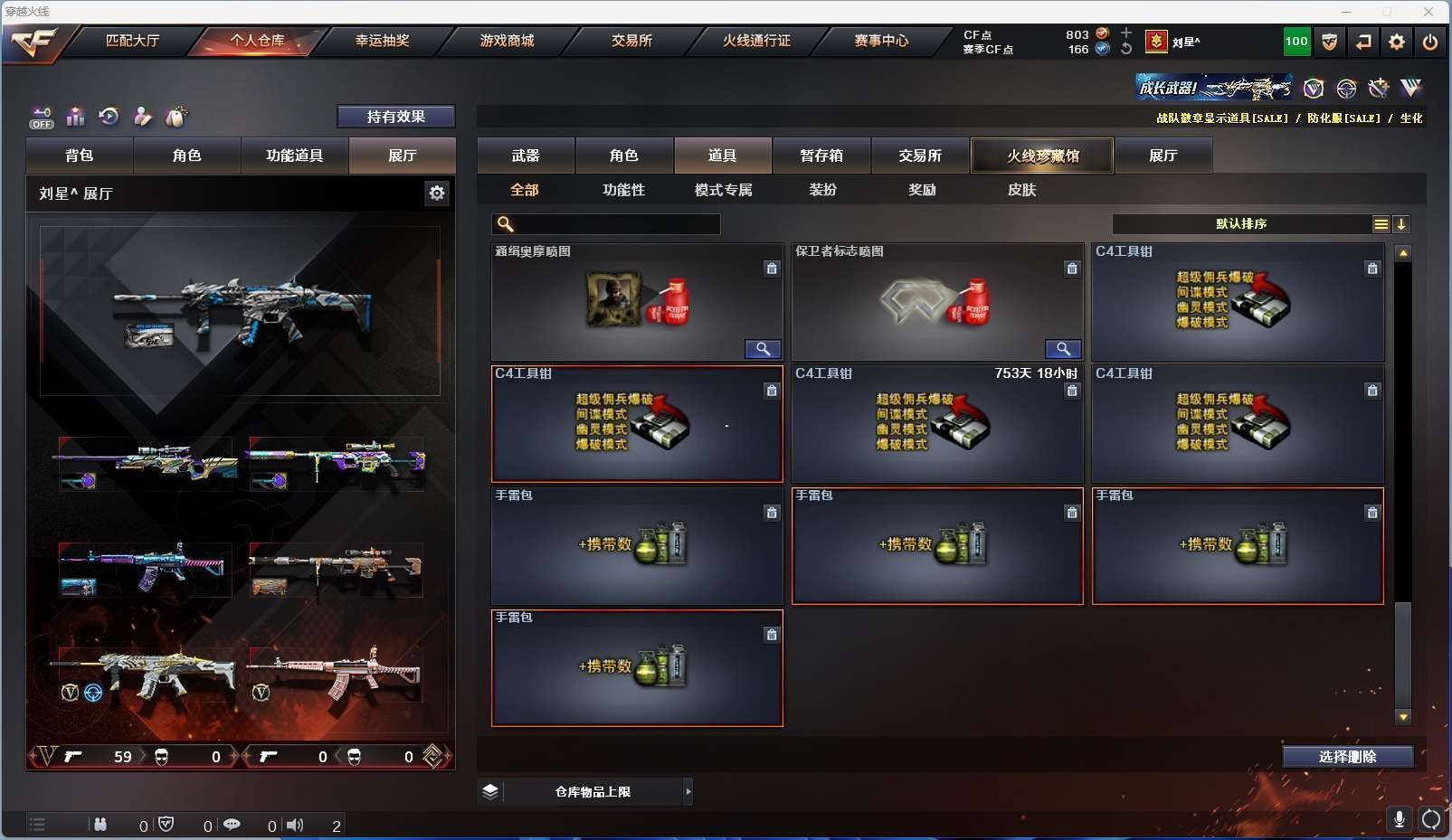Image resolution: width=1452 pixels, height=840 pixels.
Task: Open 赛事中心 tournament center
Action: point(881,41)
